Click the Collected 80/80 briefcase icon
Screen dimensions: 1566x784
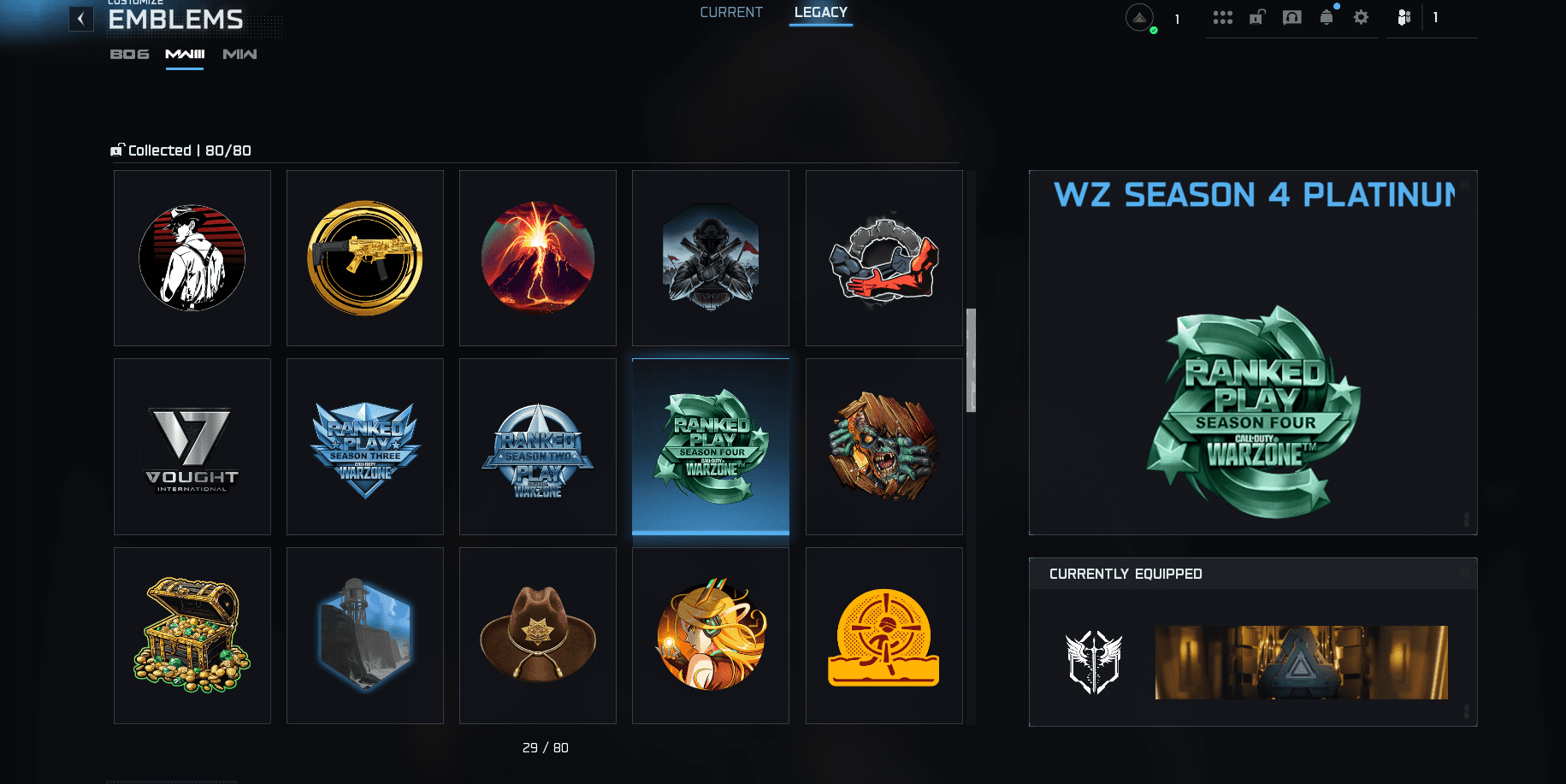(118, 150)
